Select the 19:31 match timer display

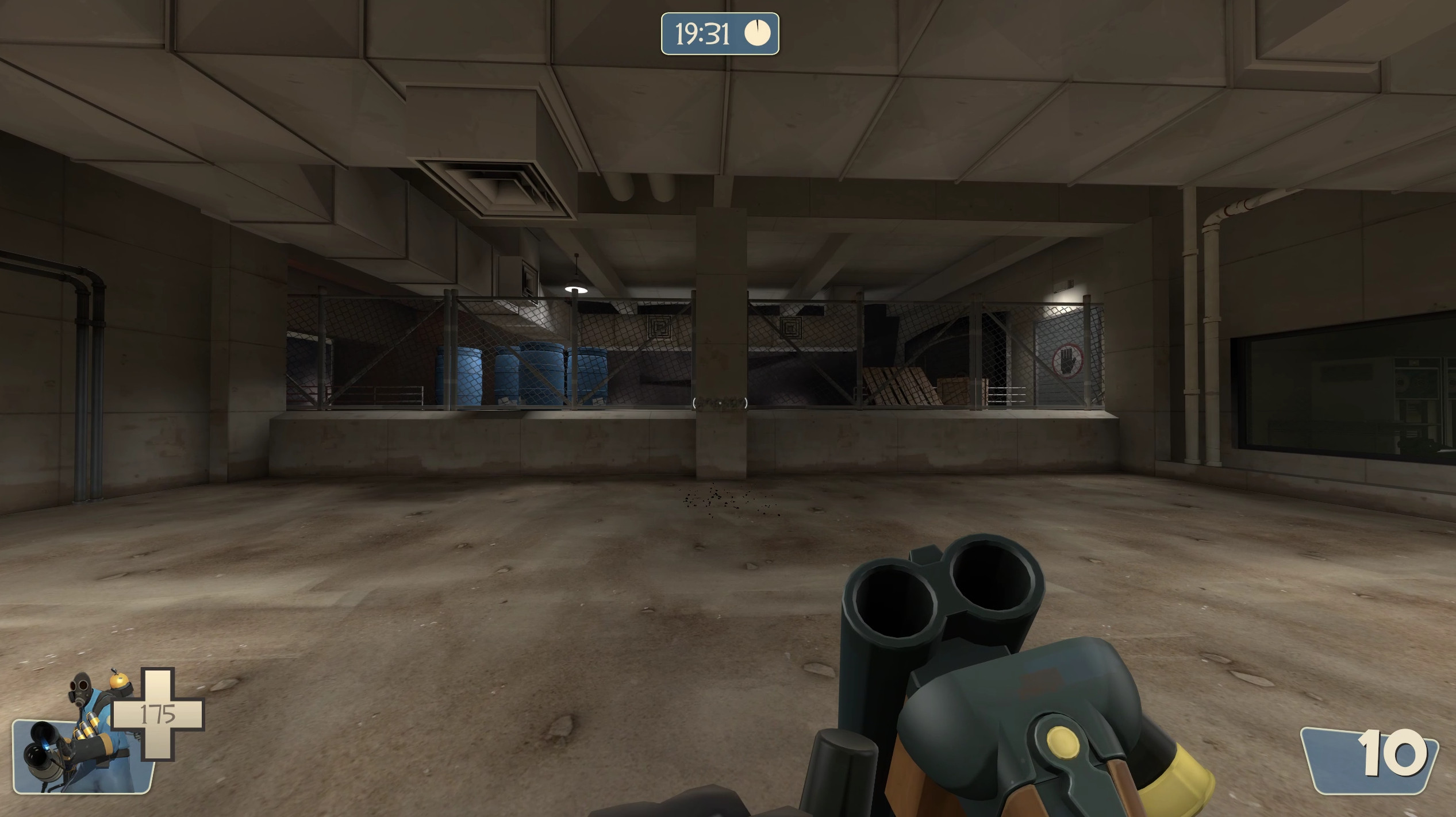click(702, 34)
